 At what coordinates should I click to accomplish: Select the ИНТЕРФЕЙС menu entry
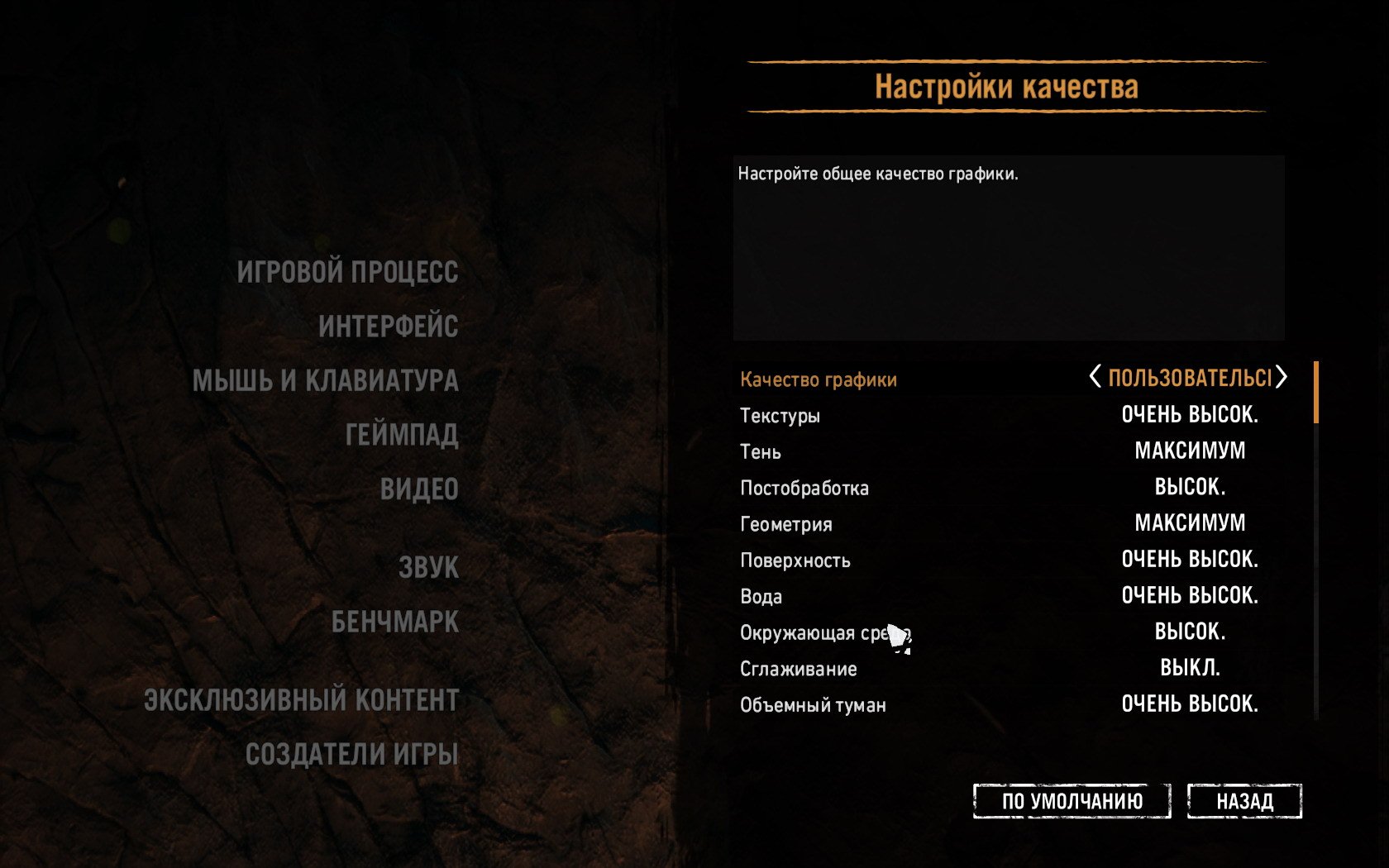click(388, 327)
